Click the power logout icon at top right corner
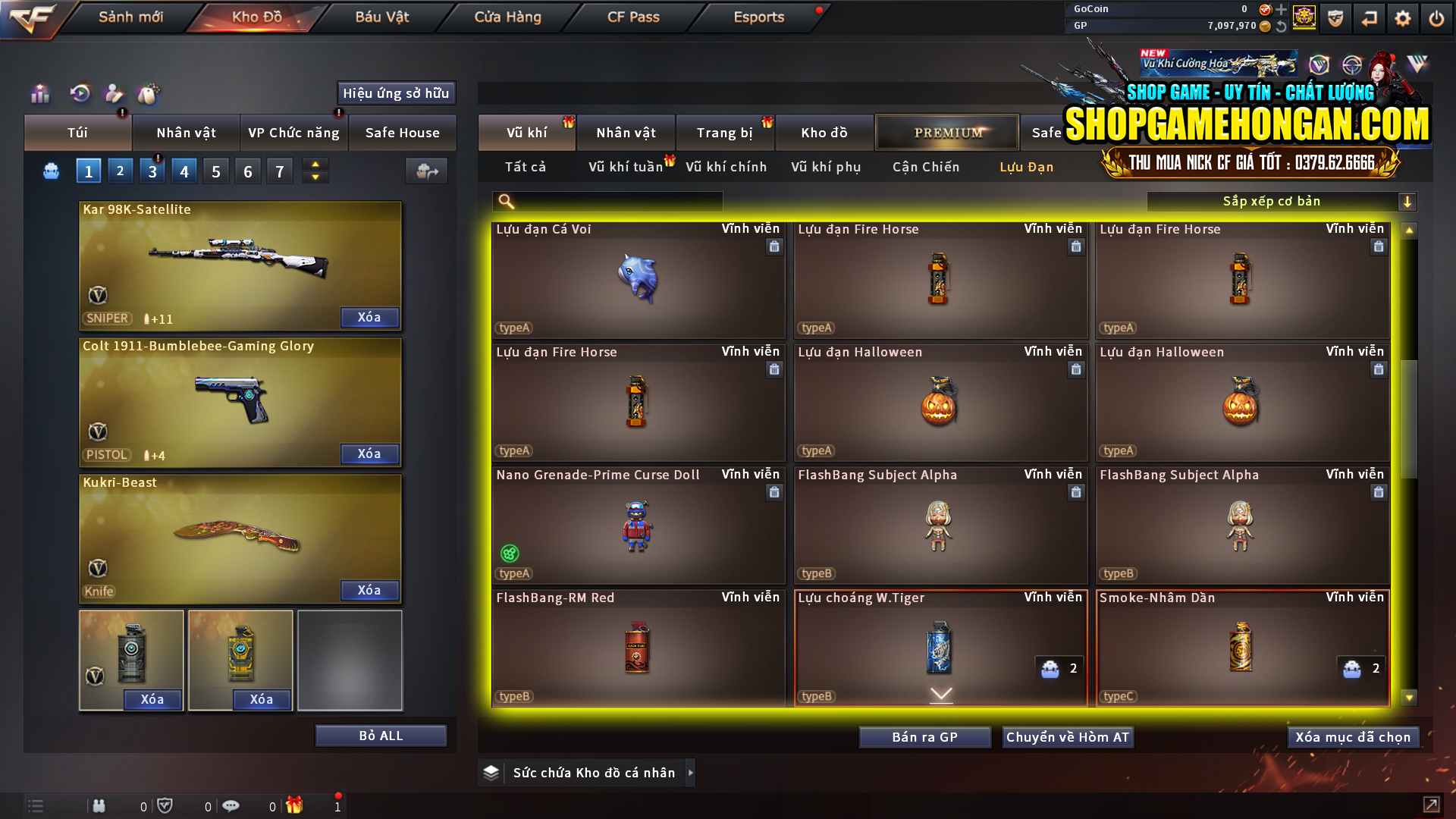 [x=1436, y=17]
